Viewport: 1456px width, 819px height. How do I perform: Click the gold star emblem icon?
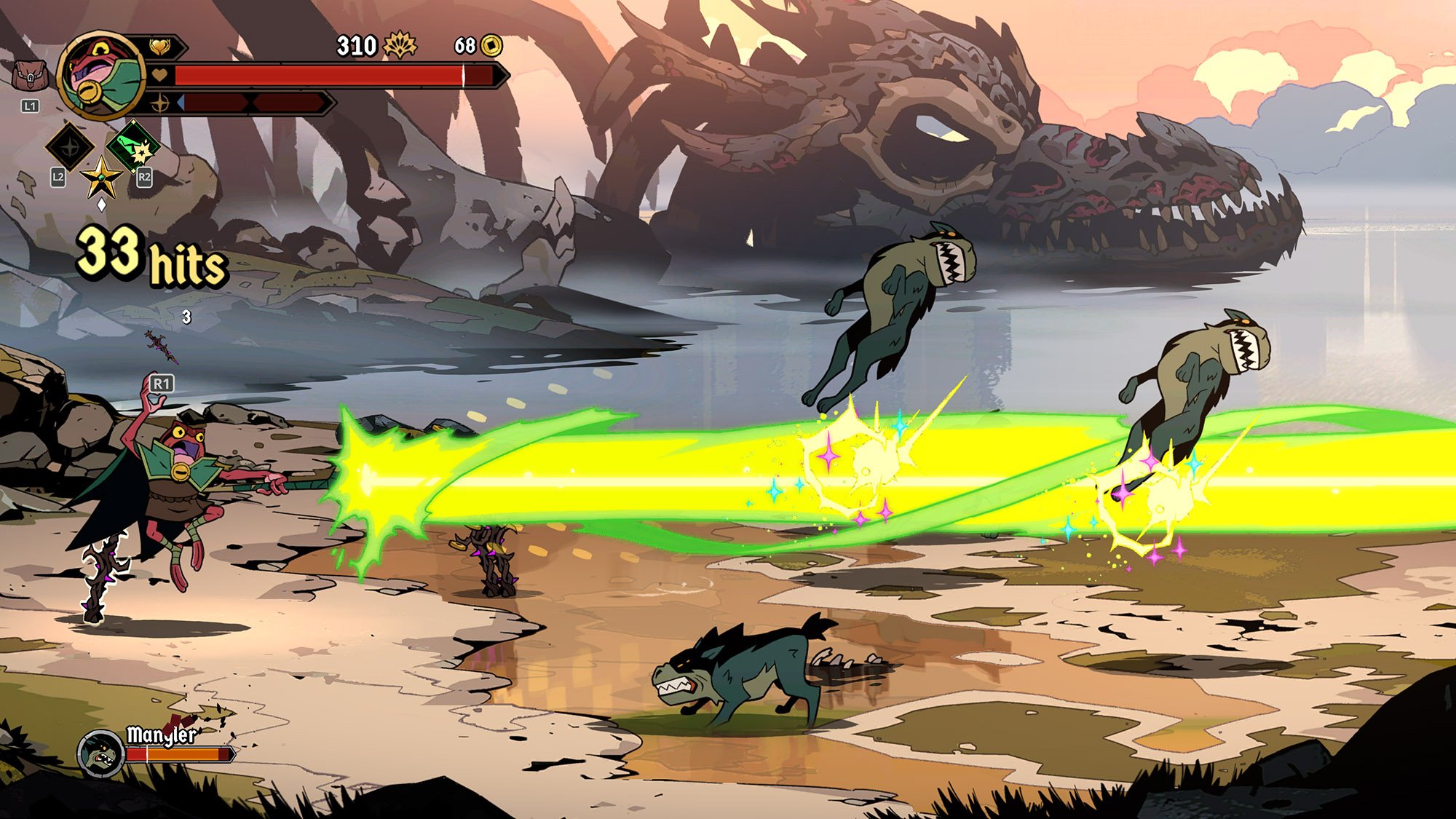tap(101, 177)
